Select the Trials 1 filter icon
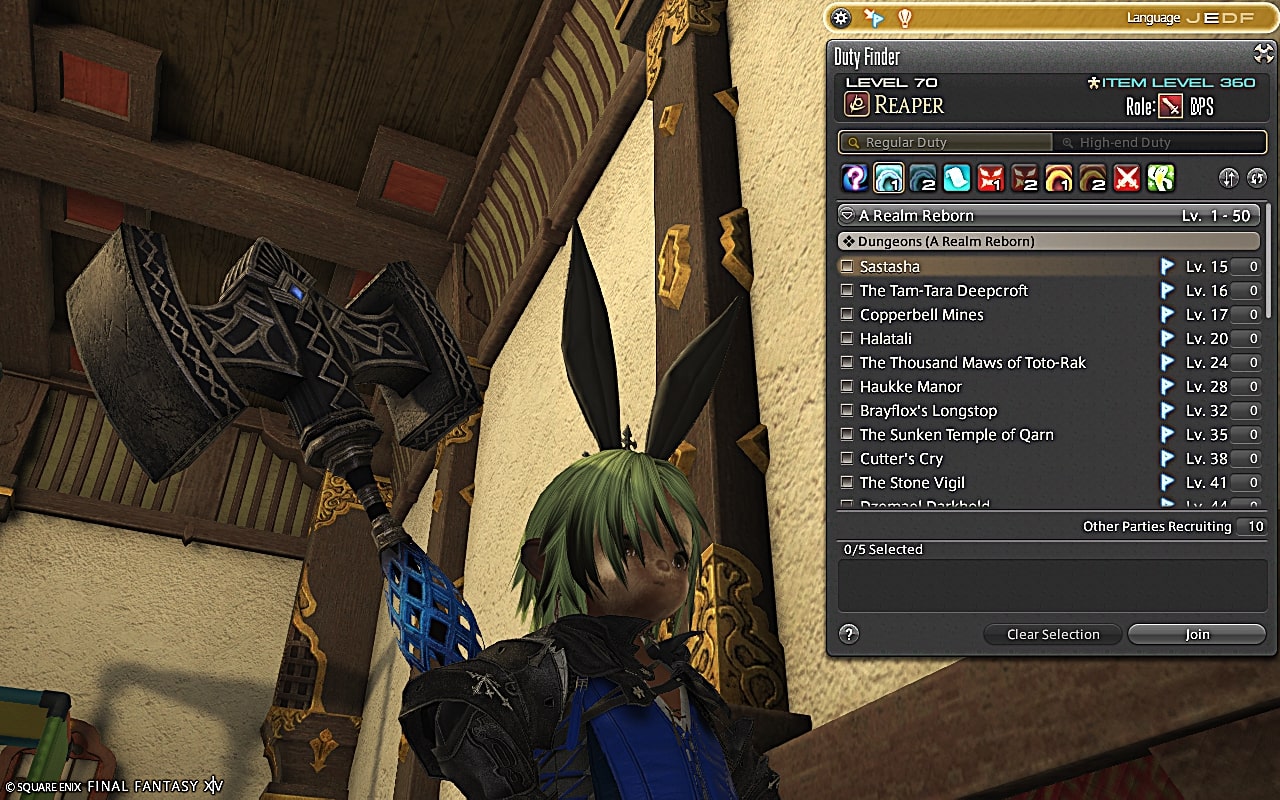Screen dimensions: 1280x800 point(991,178)
